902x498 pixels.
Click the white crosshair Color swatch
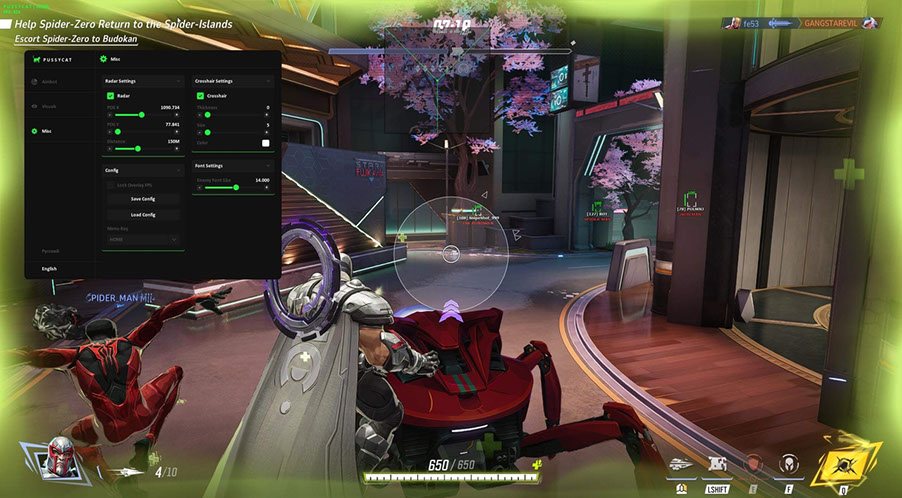pos(266,143)
